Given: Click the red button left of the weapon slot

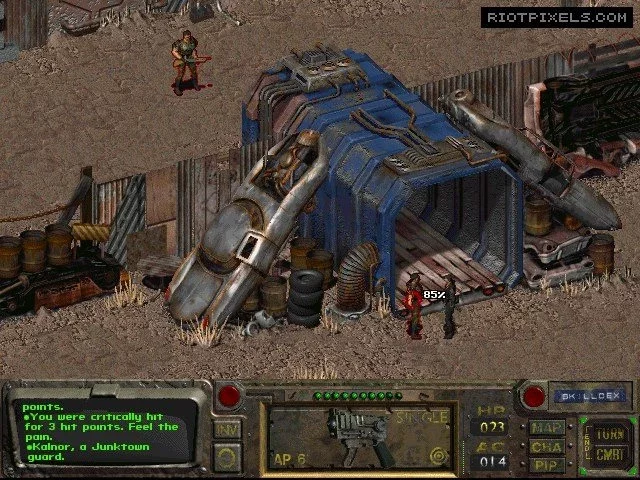Looking at the screenshot, I should tap(228, 396).
